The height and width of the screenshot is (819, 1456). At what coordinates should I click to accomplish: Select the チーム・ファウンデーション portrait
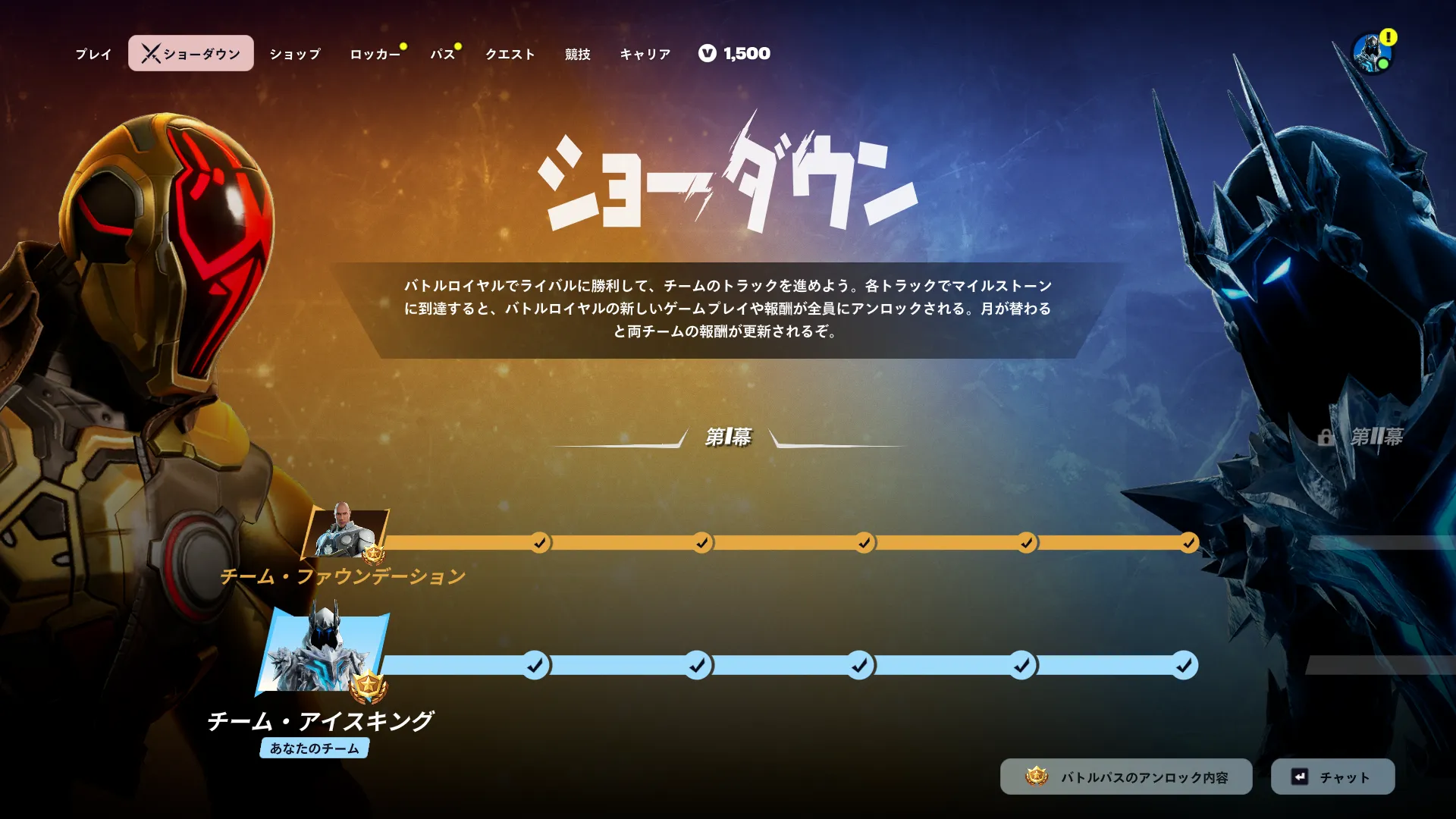click(346, 533)
